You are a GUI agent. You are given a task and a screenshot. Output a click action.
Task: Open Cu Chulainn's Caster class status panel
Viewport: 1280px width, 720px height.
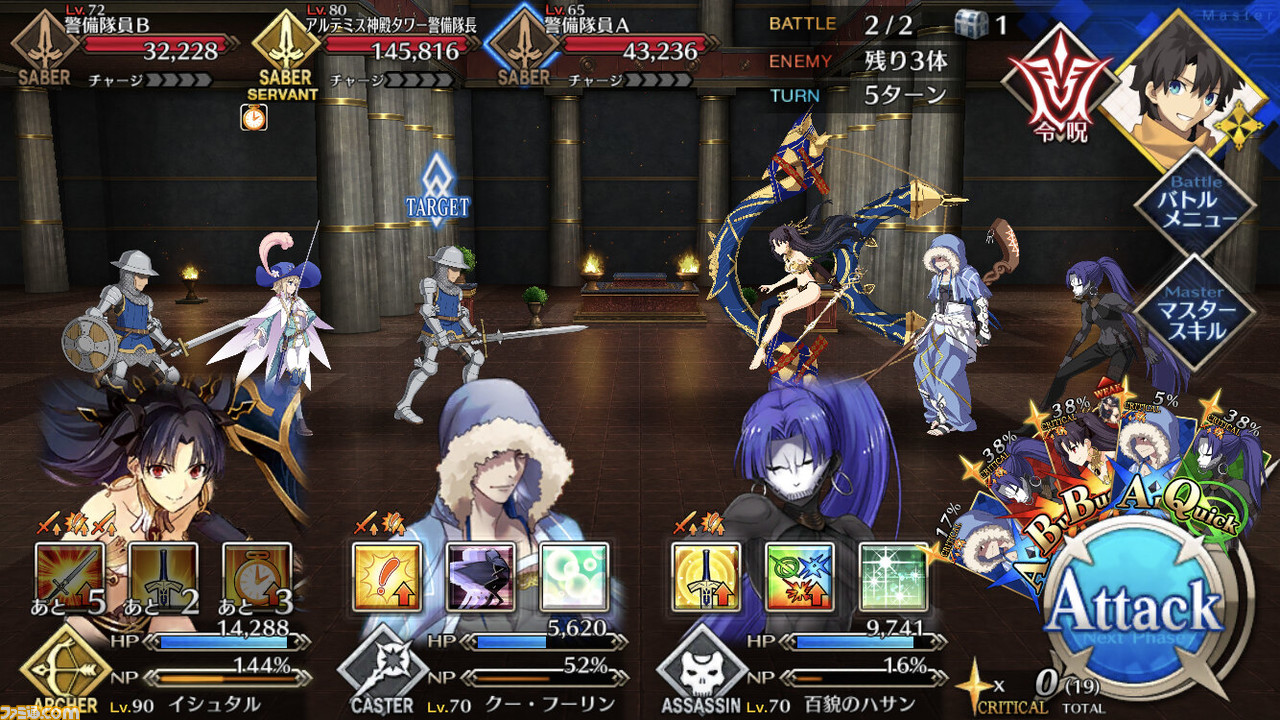coord(382,672)
